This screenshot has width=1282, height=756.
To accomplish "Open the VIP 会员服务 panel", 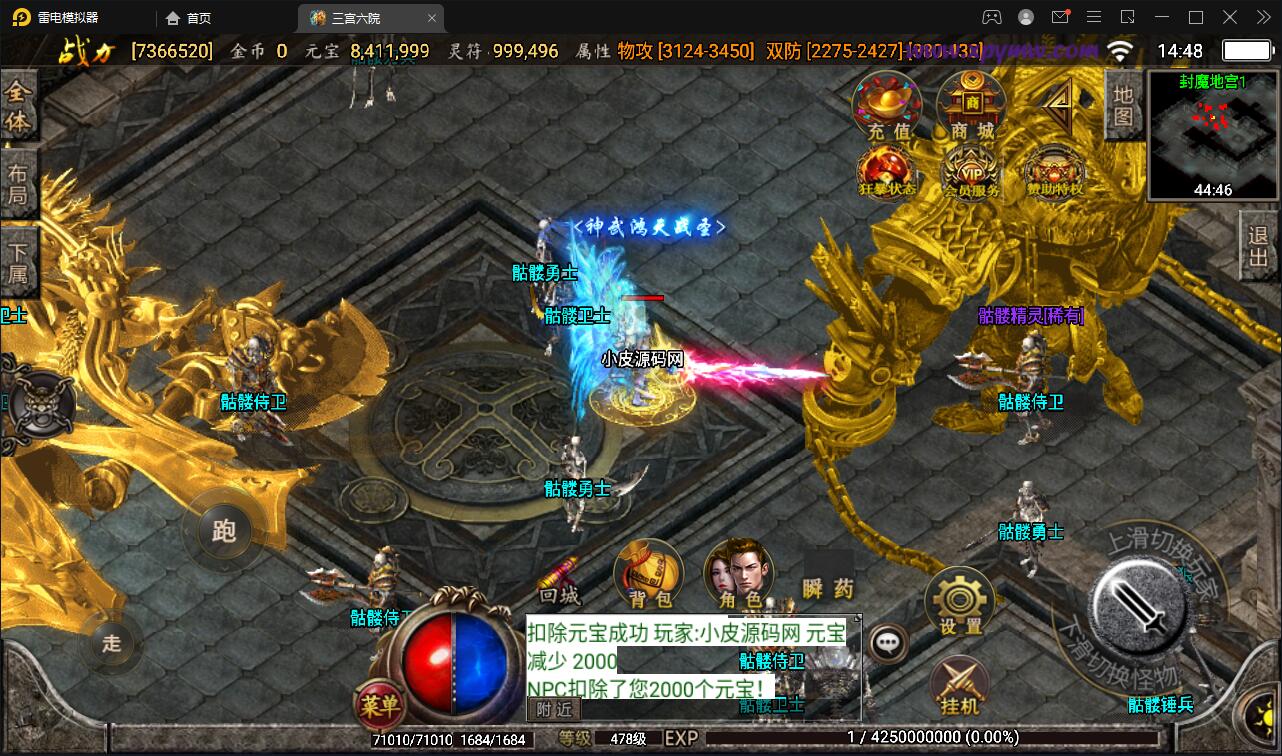I will click(x=971, y=172).
